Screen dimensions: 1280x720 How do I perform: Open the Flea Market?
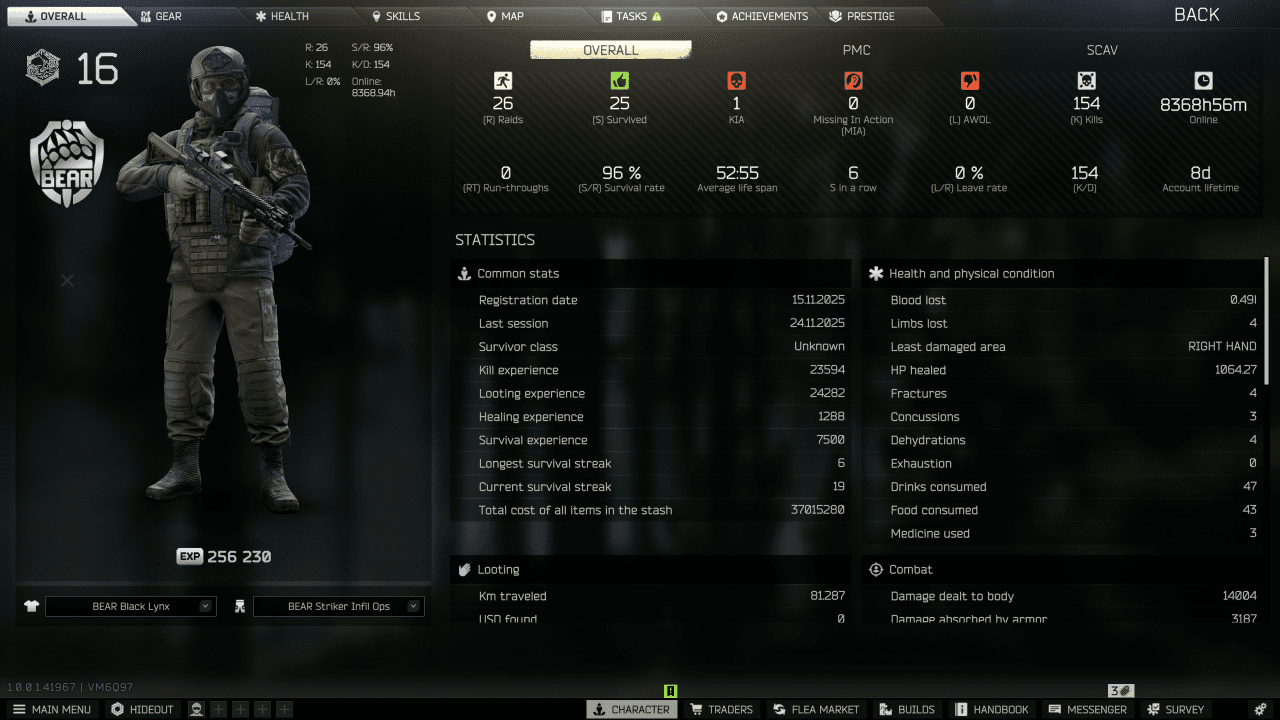point(816,709)
